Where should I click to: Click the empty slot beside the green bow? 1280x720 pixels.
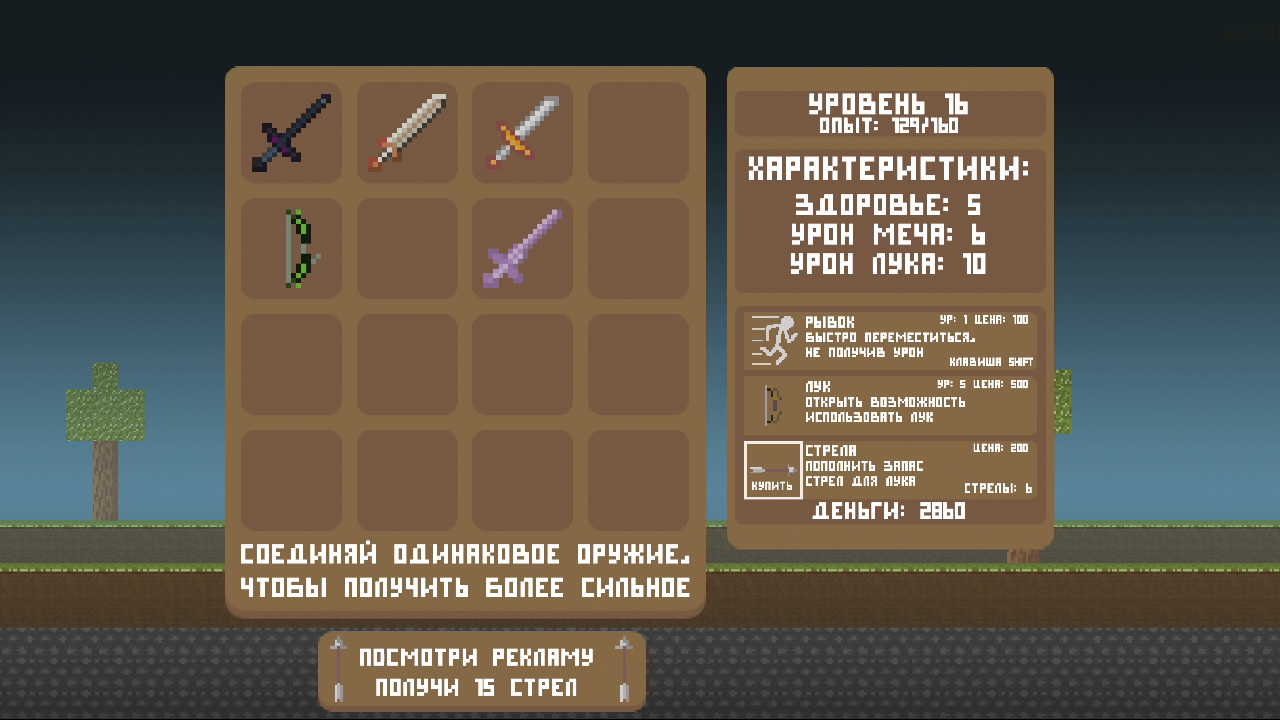click(406, 248)
